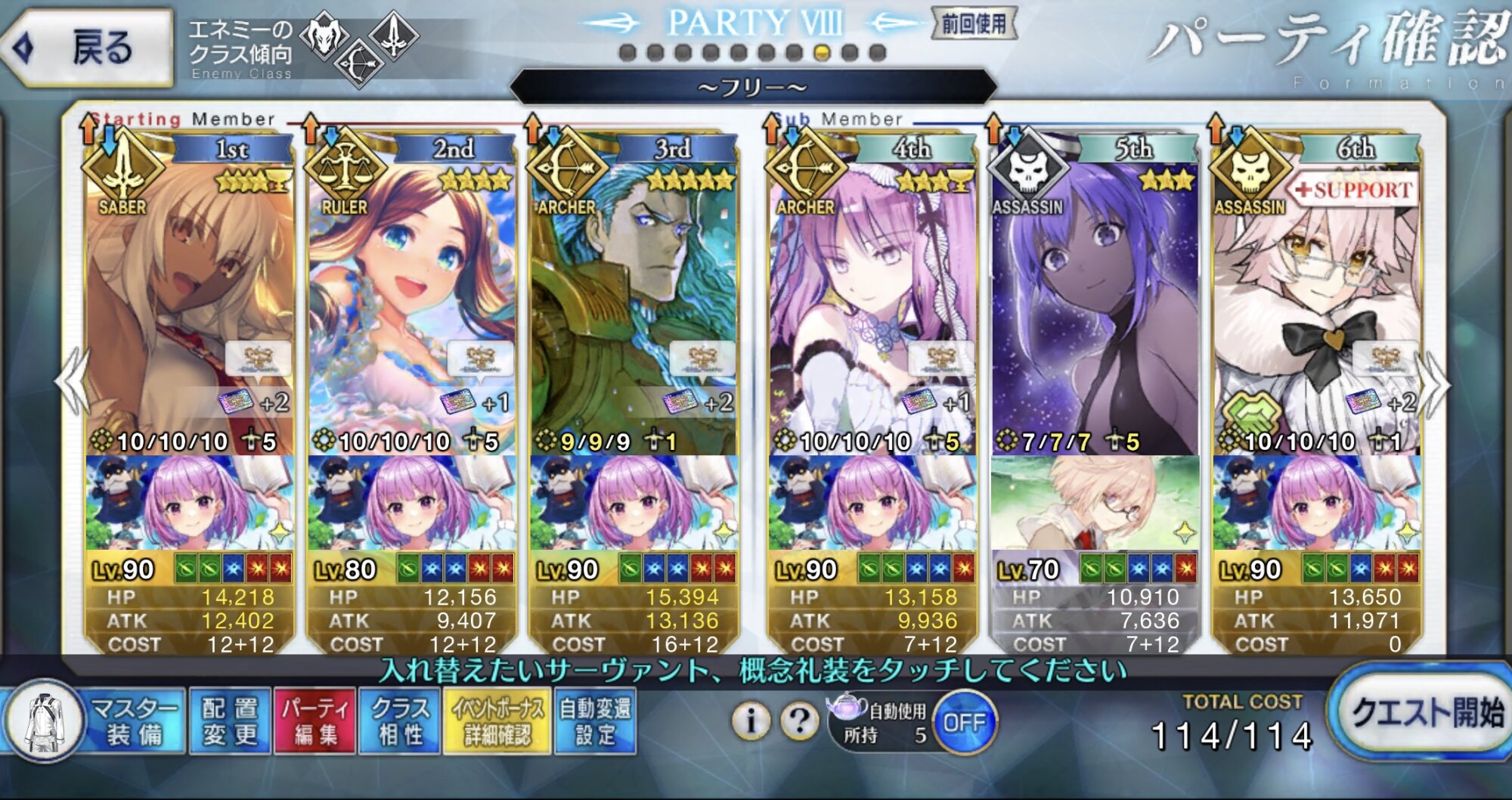Select the 1st slot Saber servant
The image size is (1512, 800).
pos(189,302)
